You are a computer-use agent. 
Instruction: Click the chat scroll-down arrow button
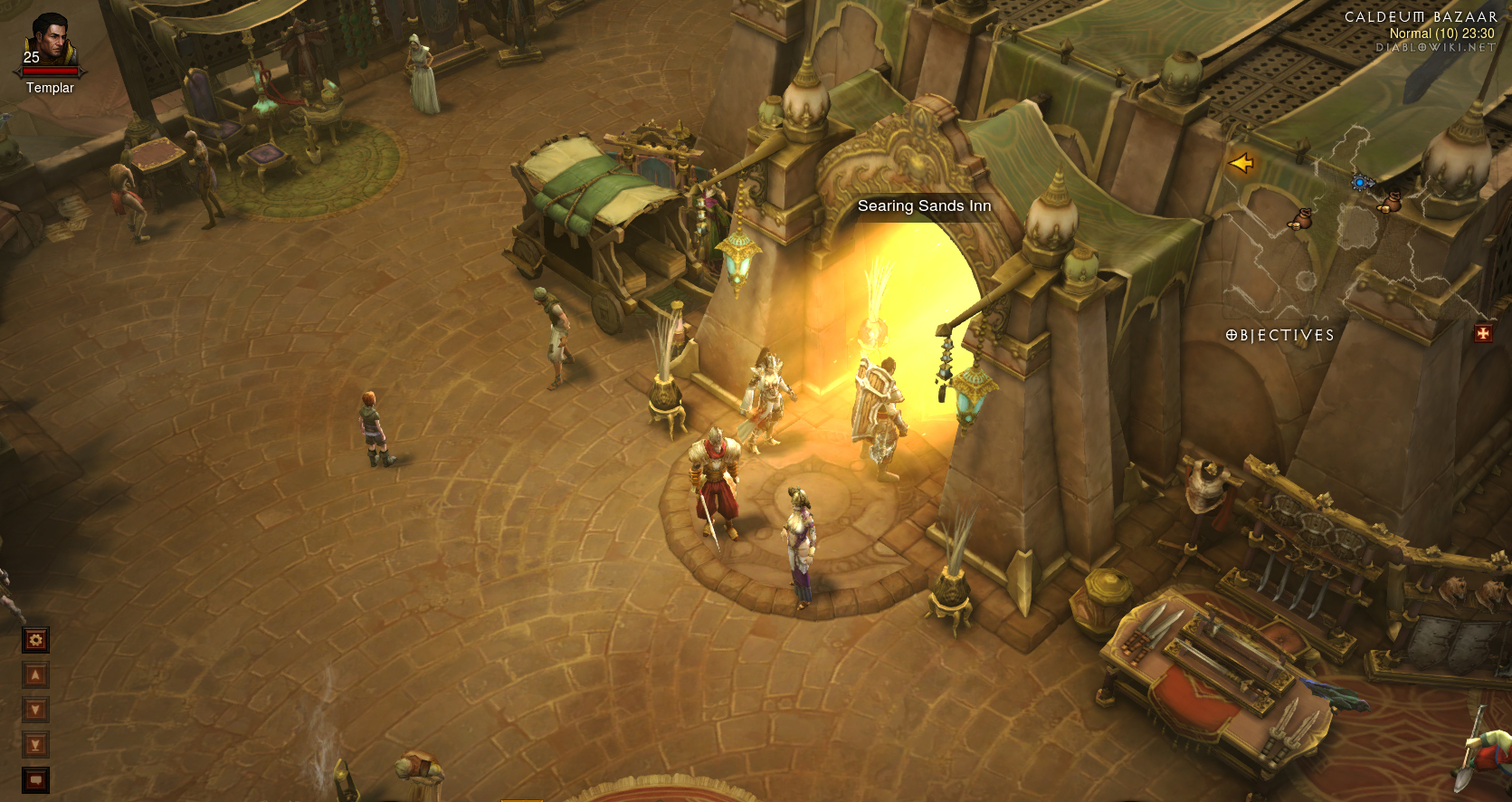(35, 710)
